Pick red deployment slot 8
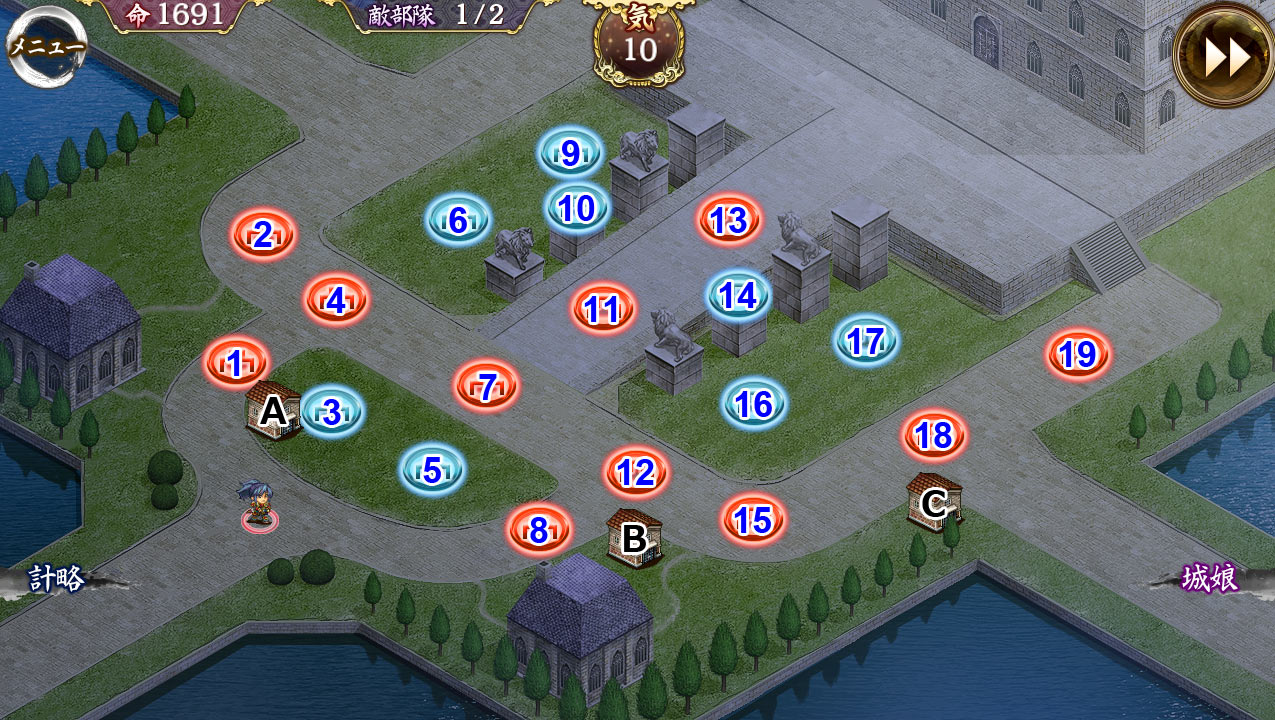The width and height of the screenshot is (1275, 720). click(539, 530)
